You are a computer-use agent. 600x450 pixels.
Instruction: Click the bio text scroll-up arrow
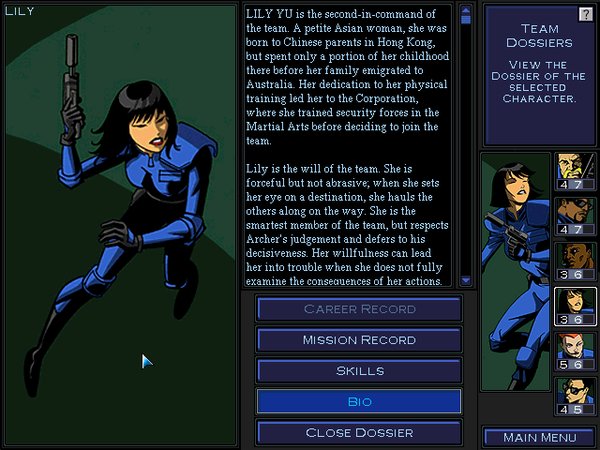[465, 16]
